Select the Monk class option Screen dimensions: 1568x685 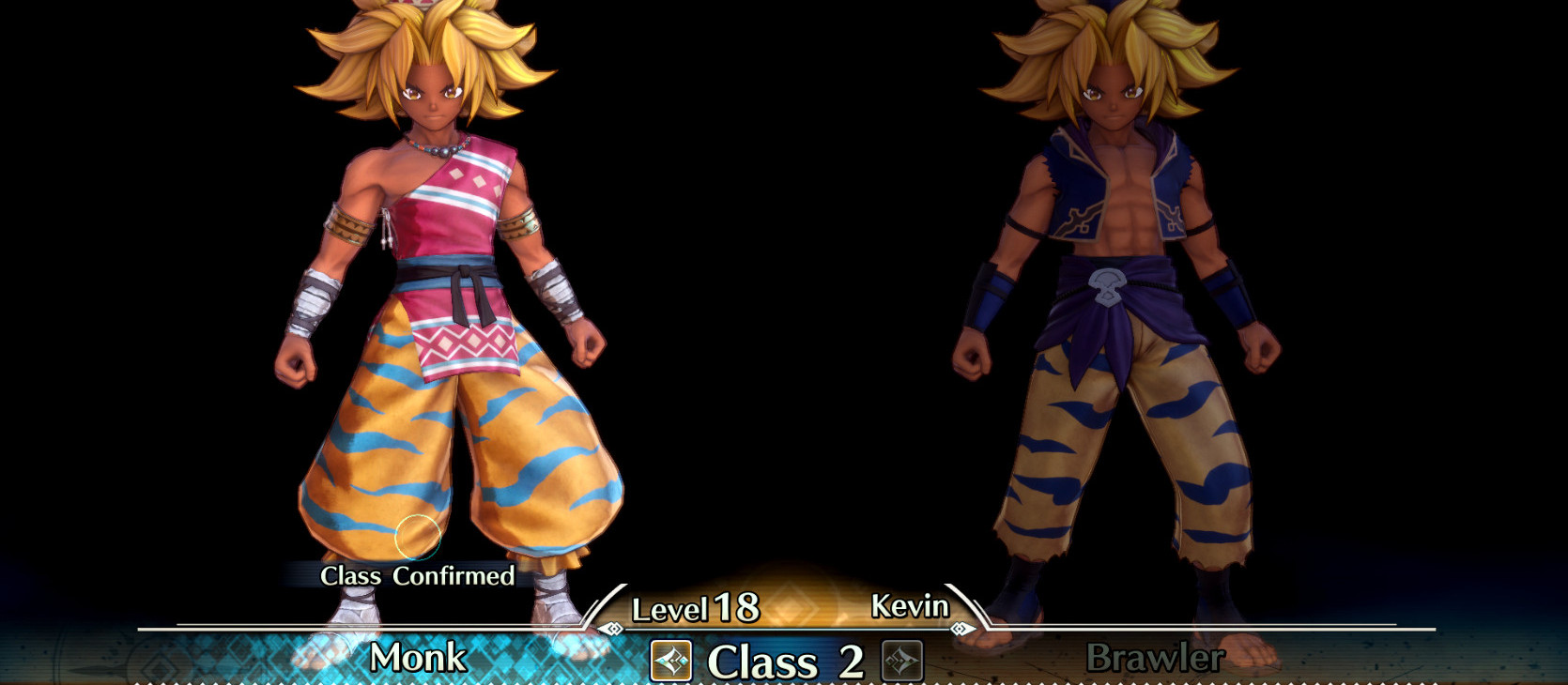tap(418, 658)
